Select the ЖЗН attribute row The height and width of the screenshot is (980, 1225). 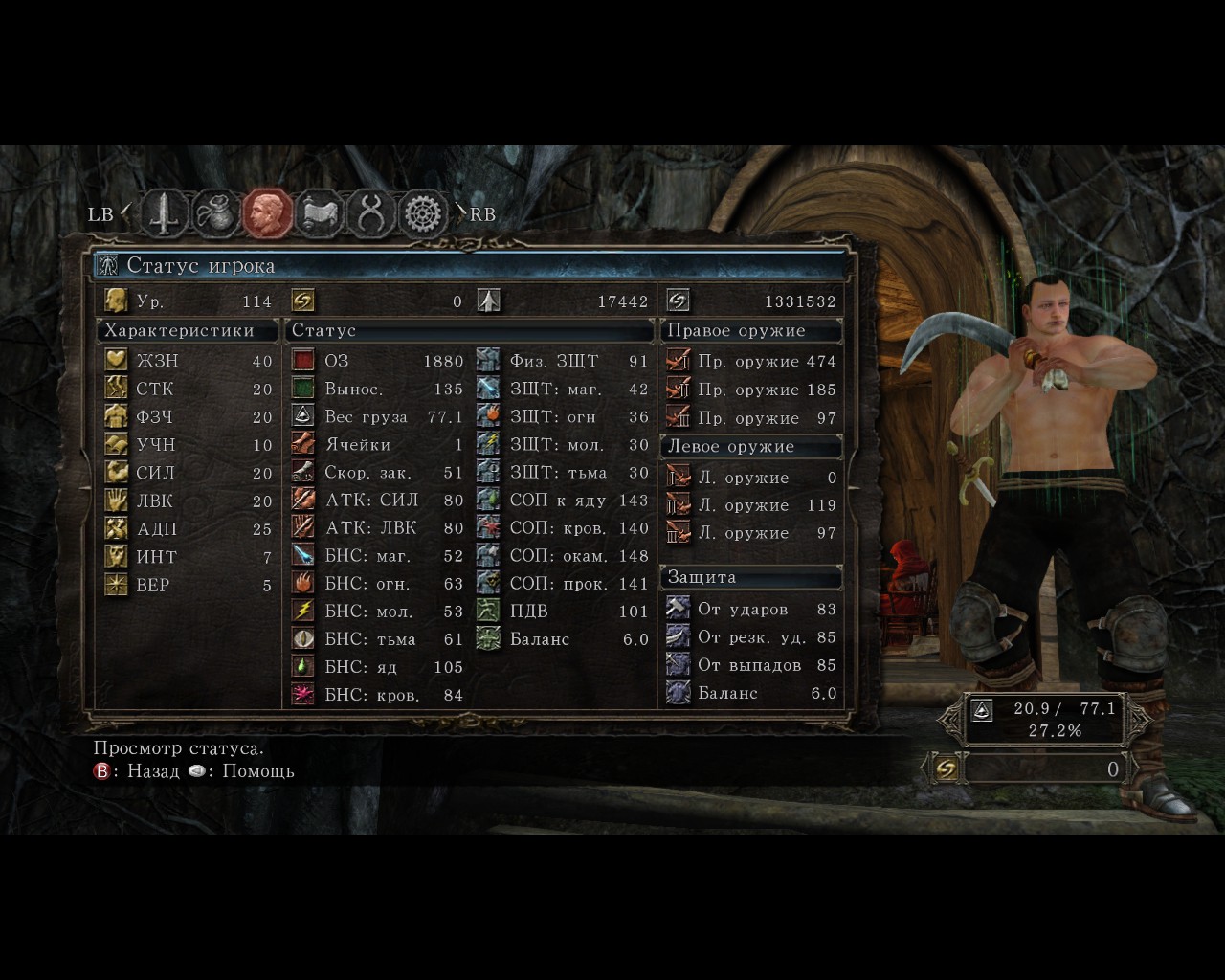click(x=189, y=361)
